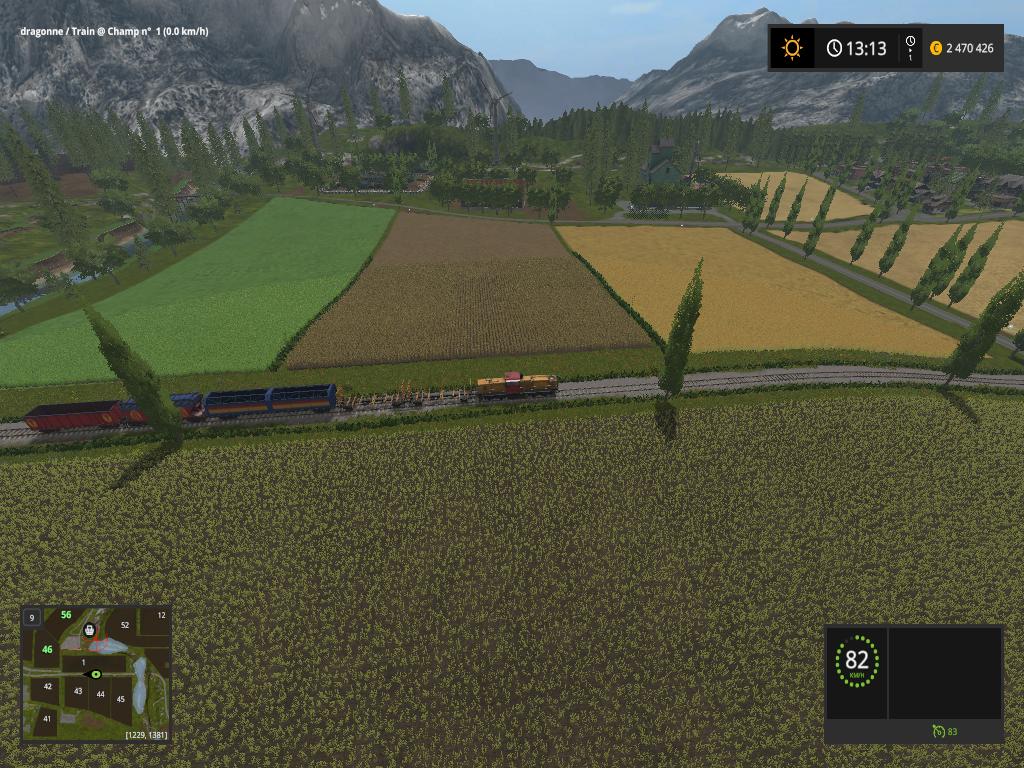Image resolution: width=1024 pixels, height=768 pixels.
Task: Click the sun weather icon
Action: pos(792,48)
